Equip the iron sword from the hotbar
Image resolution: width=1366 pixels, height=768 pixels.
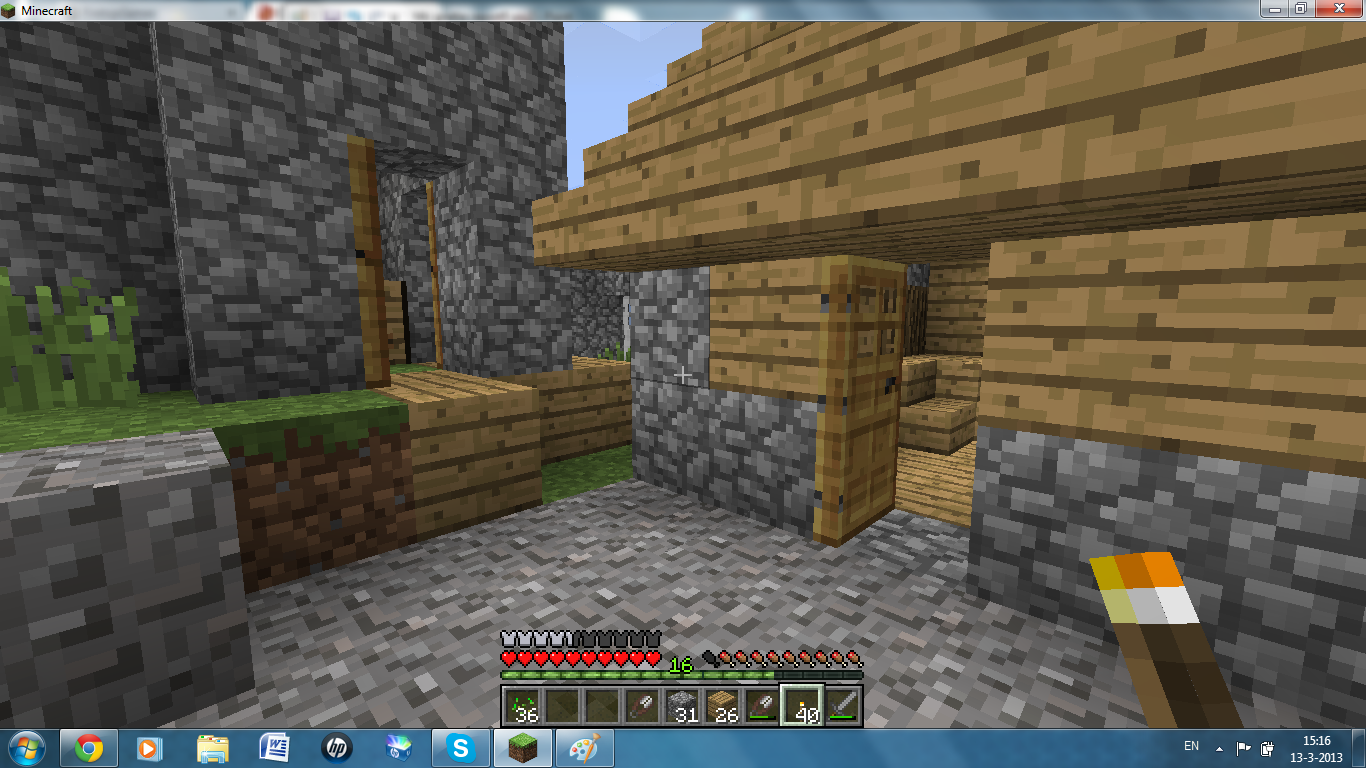[842, 706]
